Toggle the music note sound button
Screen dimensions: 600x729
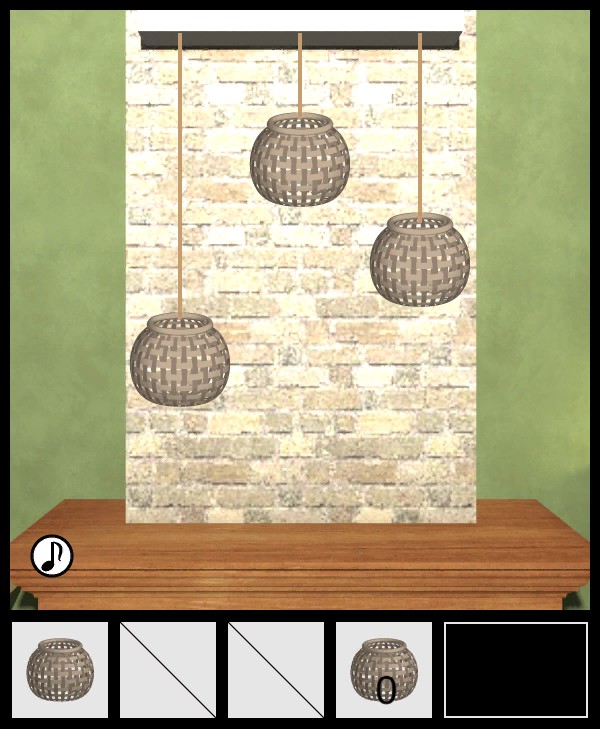(x=52, y=556)
